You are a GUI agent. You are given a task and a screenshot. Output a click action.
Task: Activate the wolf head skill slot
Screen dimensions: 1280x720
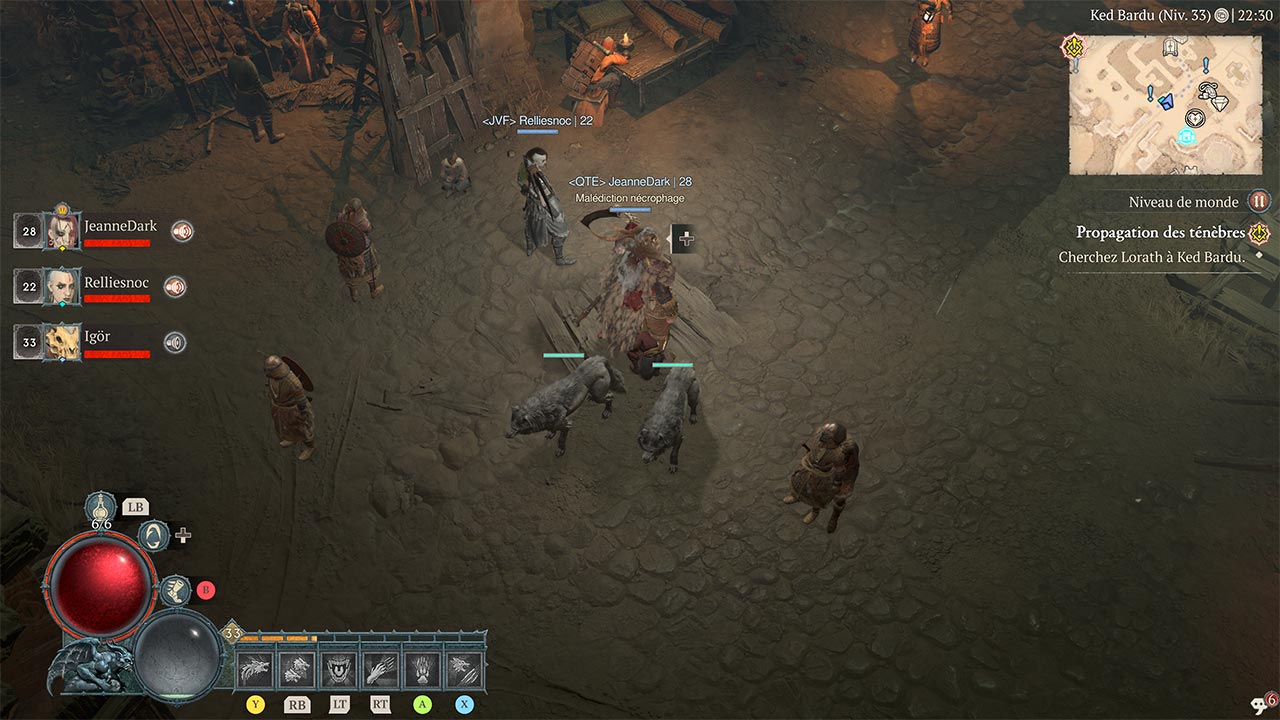pos(256,668)
